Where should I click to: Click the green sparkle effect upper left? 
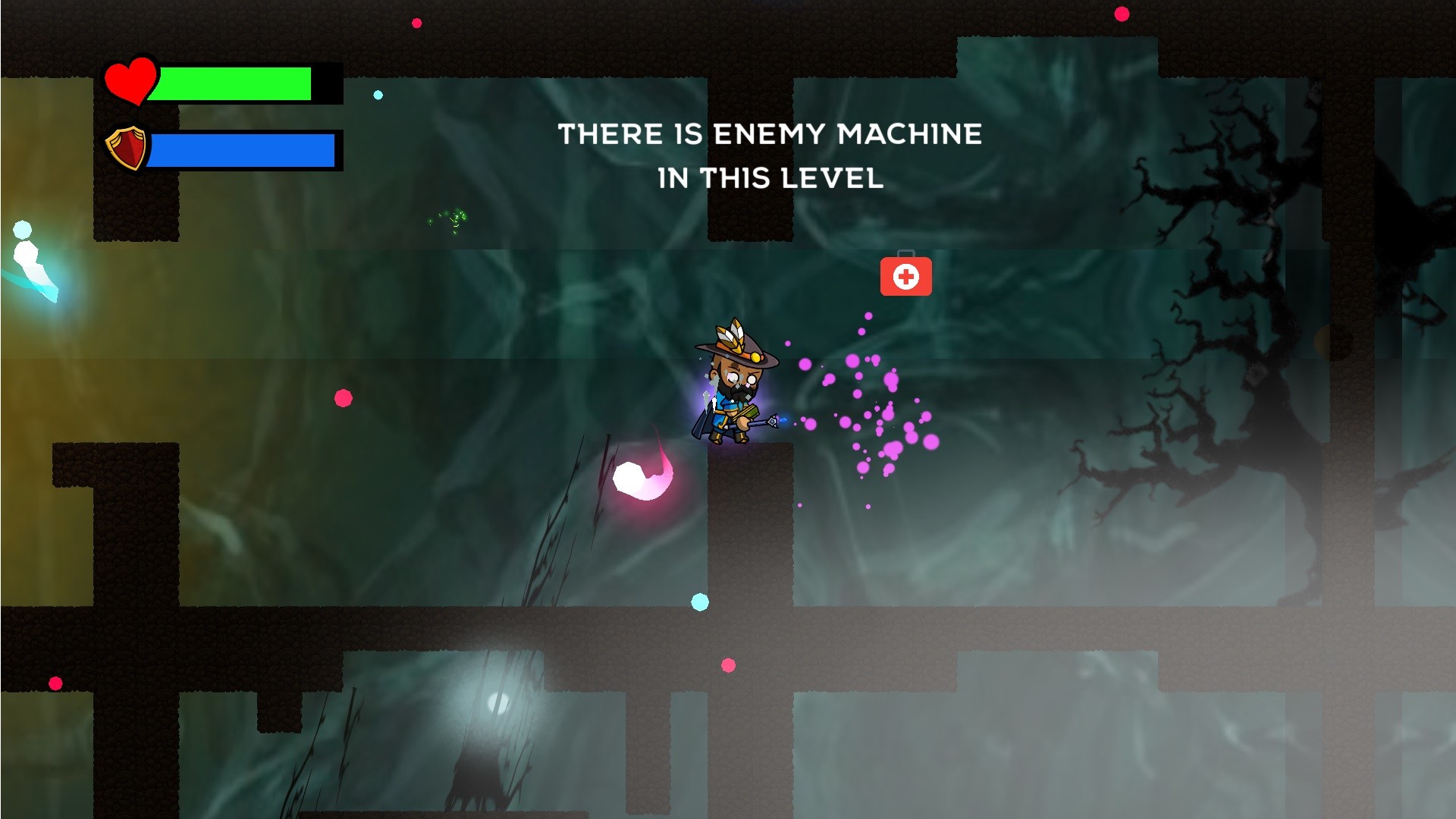tap(447, 220)
